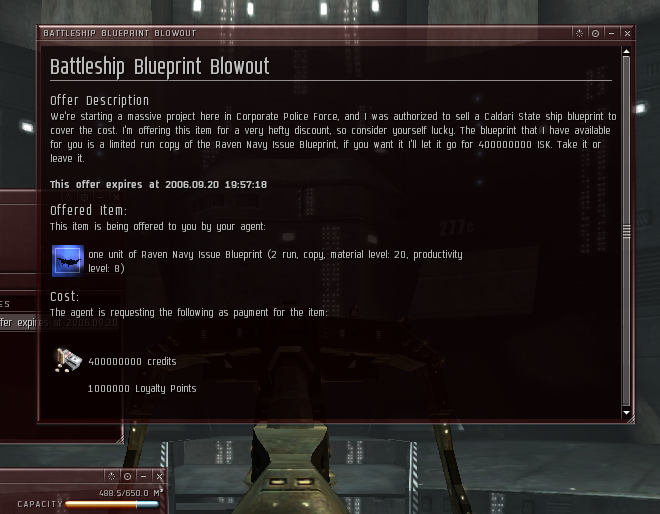Toggle pin on the Blueprint Blowout window
This screenshot has width=660, height=514.
pyautogui.click(x=595, y=33)
